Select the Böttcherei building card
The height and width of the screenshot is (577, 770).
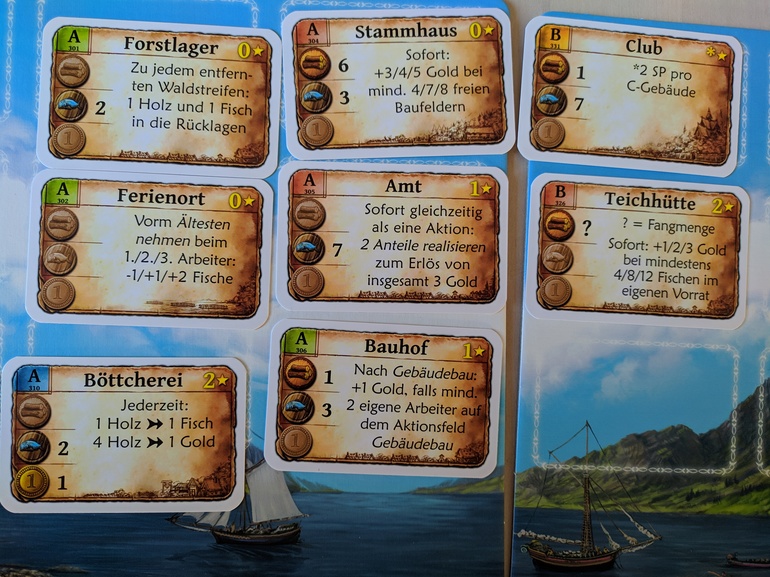tap(124, 433)
